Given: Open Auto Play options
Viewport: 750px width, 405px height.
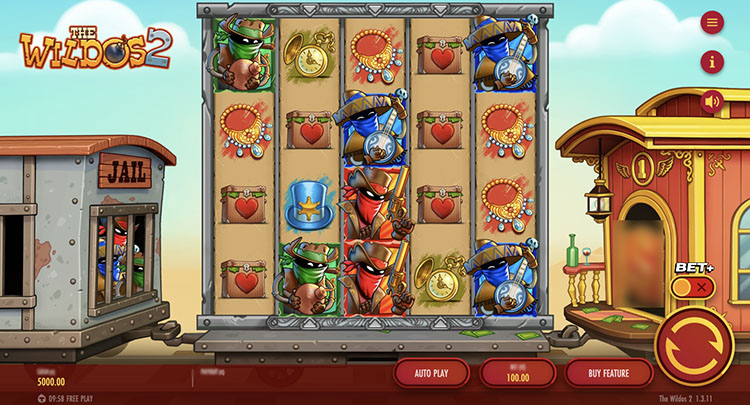Looking at the screenshot, I should 431,373.
